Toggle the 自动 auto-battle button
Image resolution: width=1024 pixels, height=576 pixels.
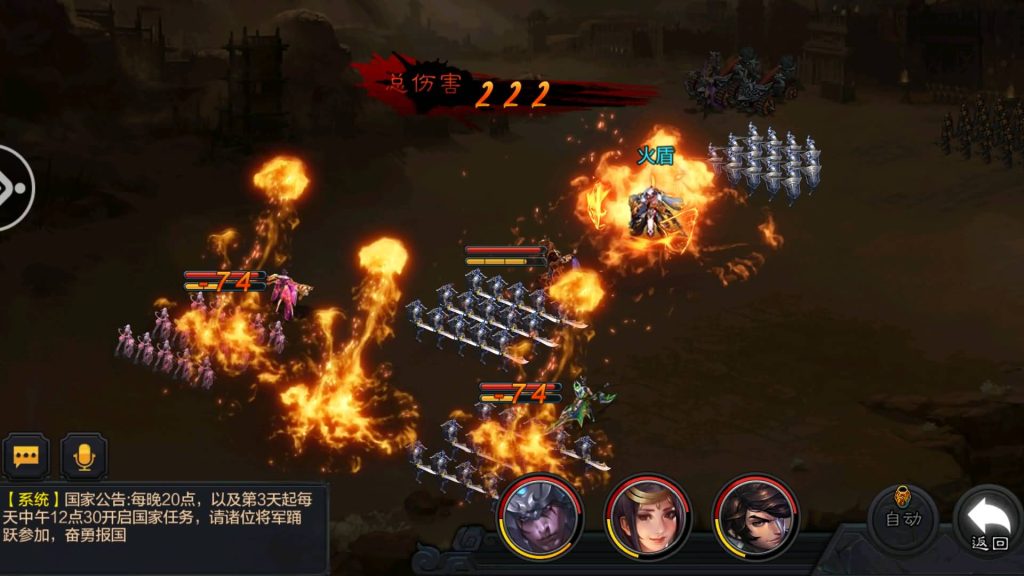902,516
